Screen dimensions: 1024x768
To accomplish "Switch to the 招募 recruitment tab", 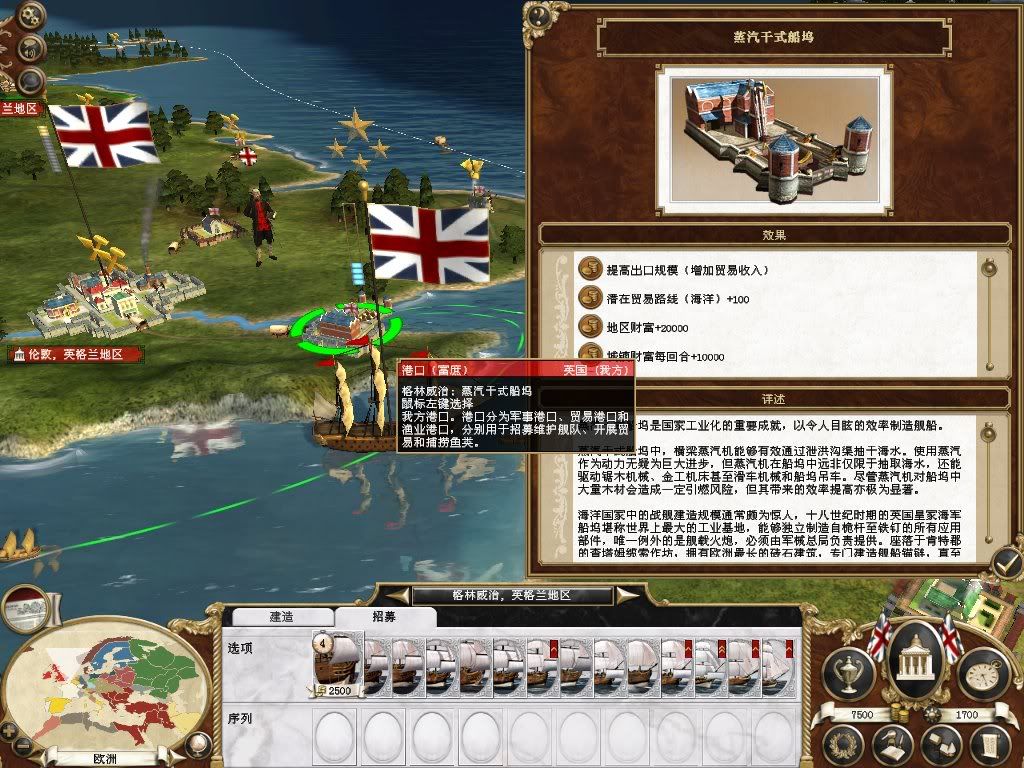I will point(382,617).
